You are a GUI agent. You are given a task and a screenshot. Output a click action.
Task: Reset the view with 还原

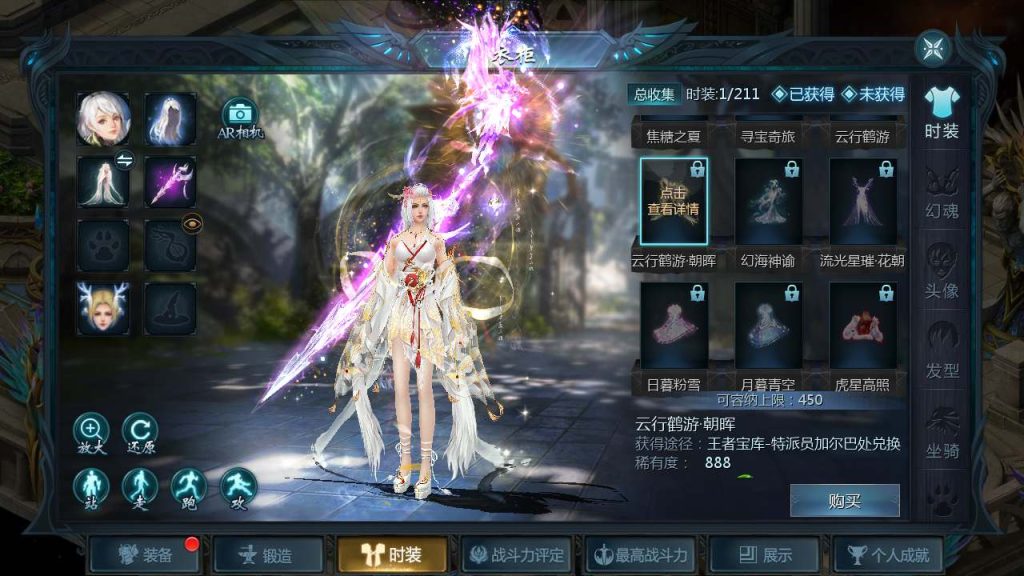[140, 431]
